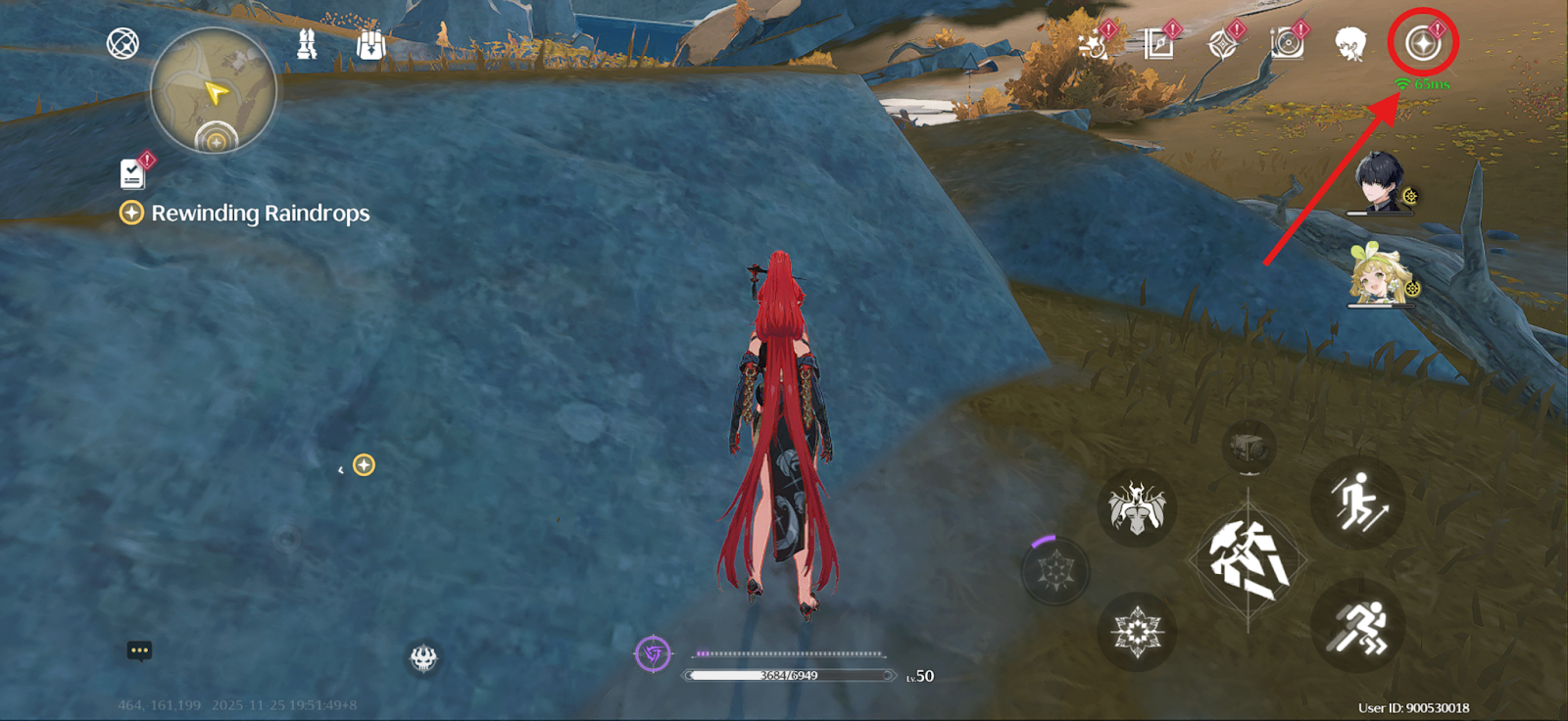The height and width of the screenshot is (721, 1568).
Task: Select the Rewinding Raindrops quest tracker
Action: [x=260, y=213]
